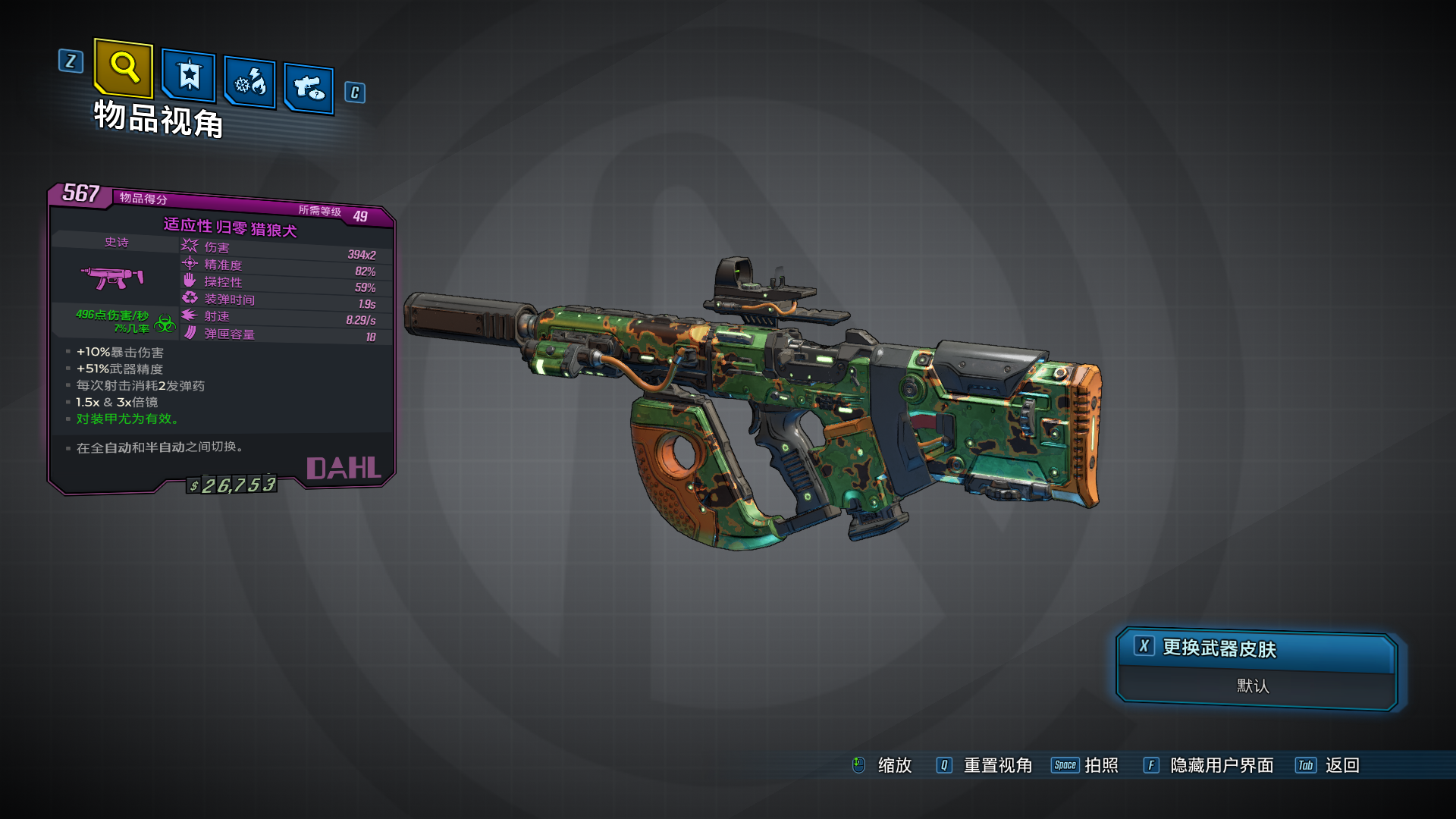The image size is (1456, 819).
Task: Select the magnifying glass item view tab
Action: point(124,68)
